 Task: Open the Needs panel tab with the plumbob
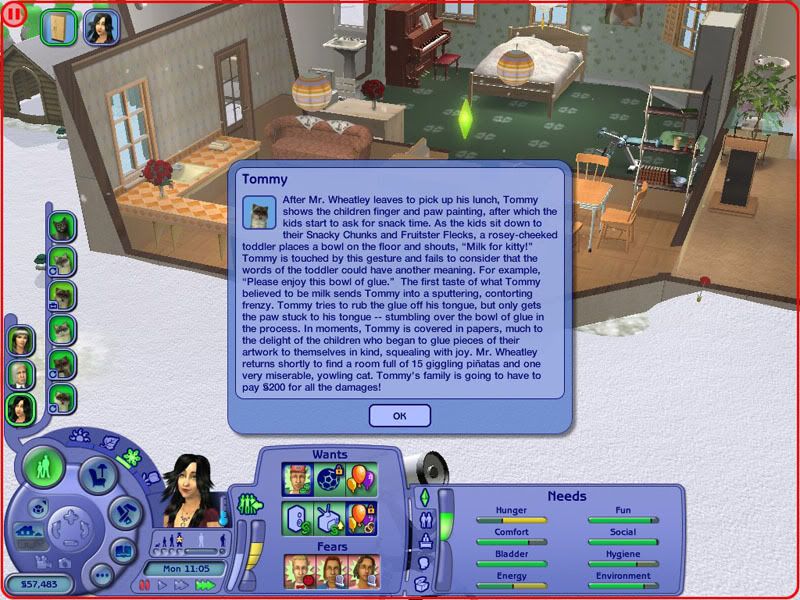click(x=423, y=498)
